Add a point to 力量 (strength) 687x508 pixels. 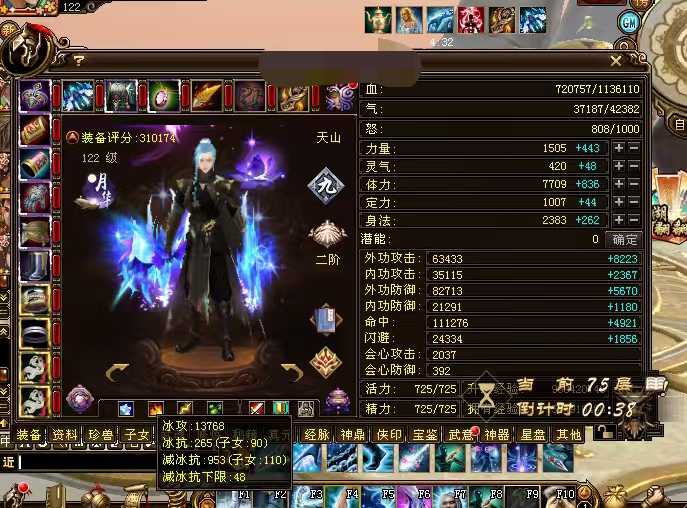coord(619,148)
